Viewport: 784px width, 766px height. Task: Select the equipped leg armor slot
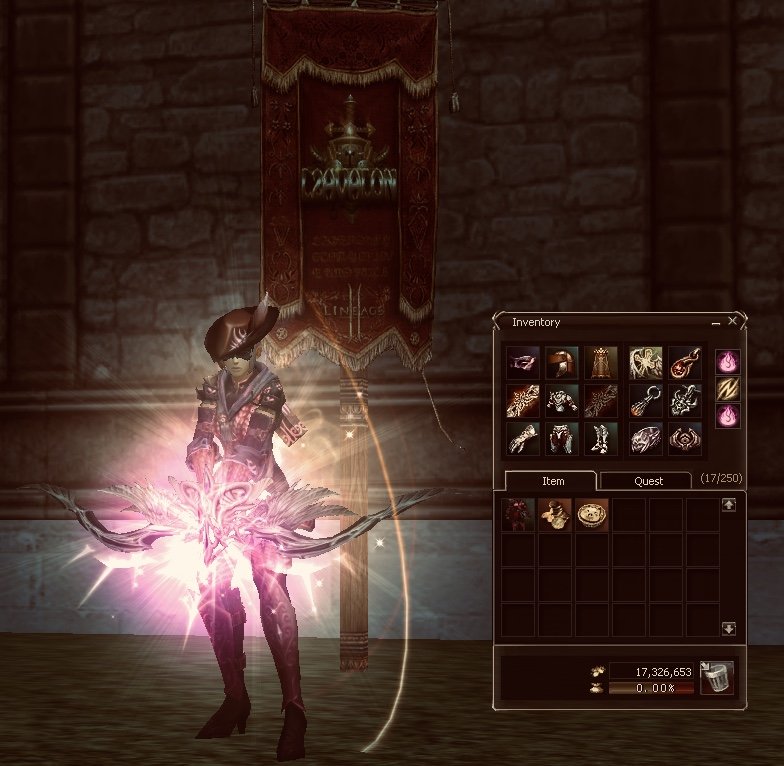click(x=561, y=438)
